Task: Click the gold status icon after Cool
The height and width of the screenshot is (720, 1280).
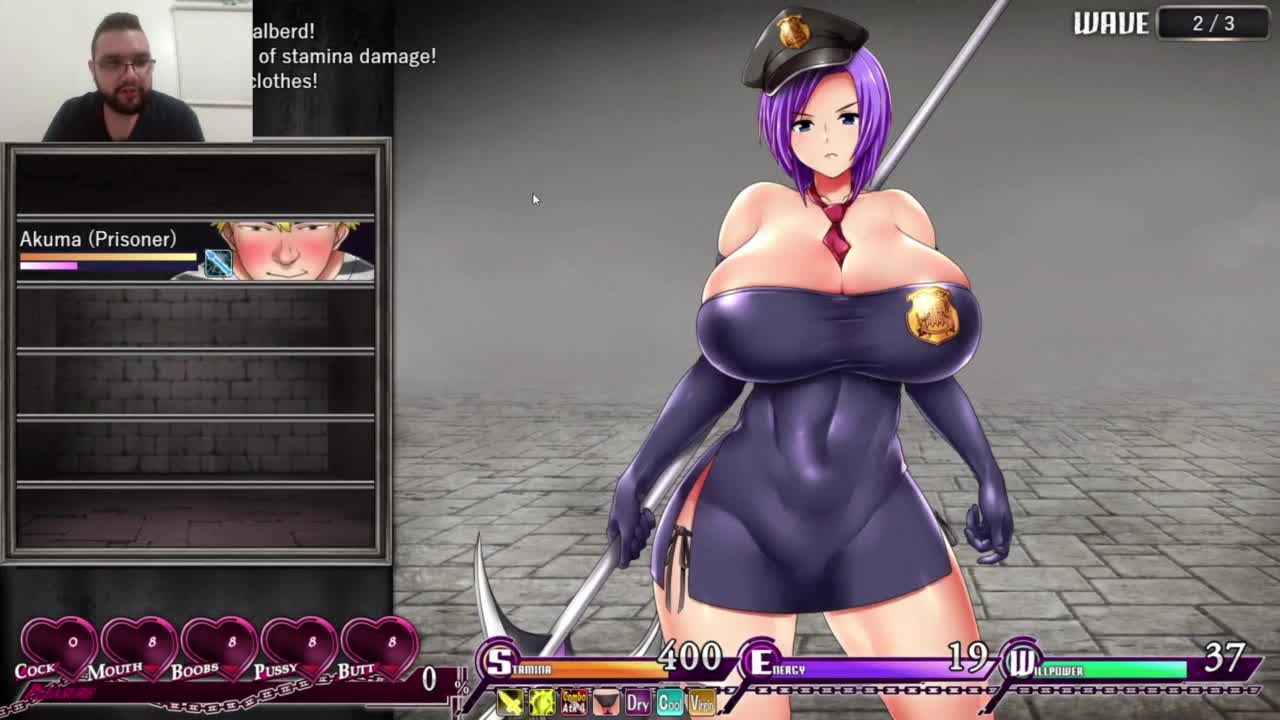Action: (702, 703)
